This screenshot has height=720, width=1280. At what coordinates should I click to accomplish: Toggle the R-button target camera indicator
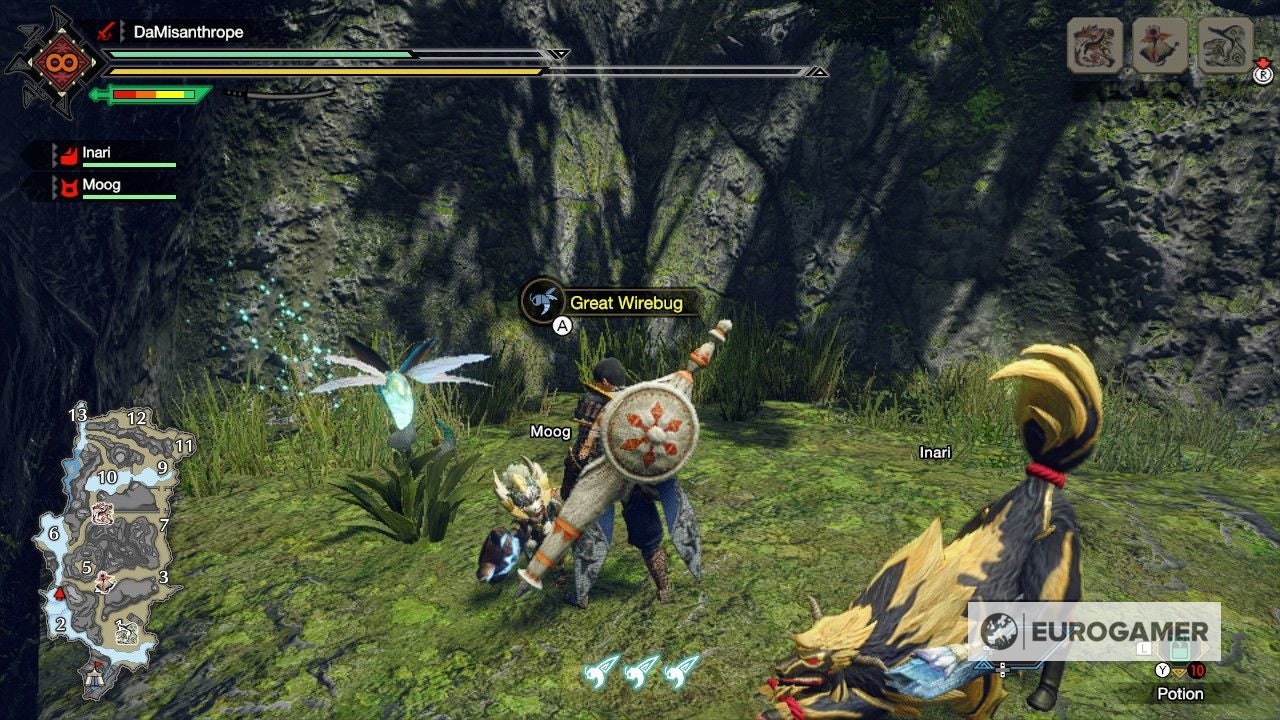click(1263, 76)
